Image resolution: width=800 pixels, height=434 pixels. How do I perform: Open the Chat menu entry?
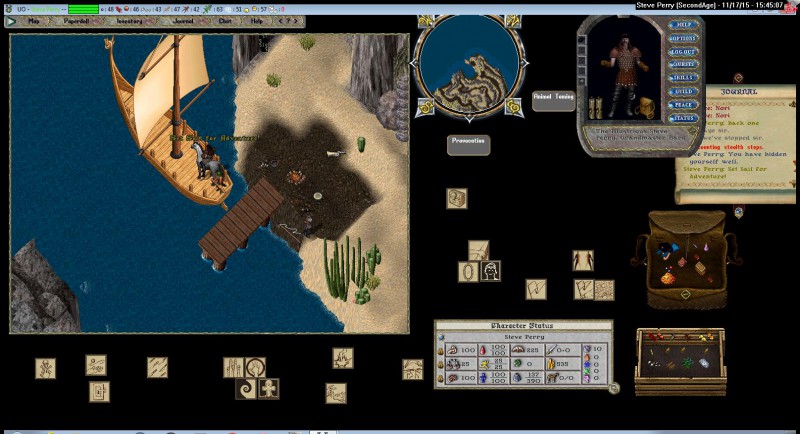(x=225, y=20)
